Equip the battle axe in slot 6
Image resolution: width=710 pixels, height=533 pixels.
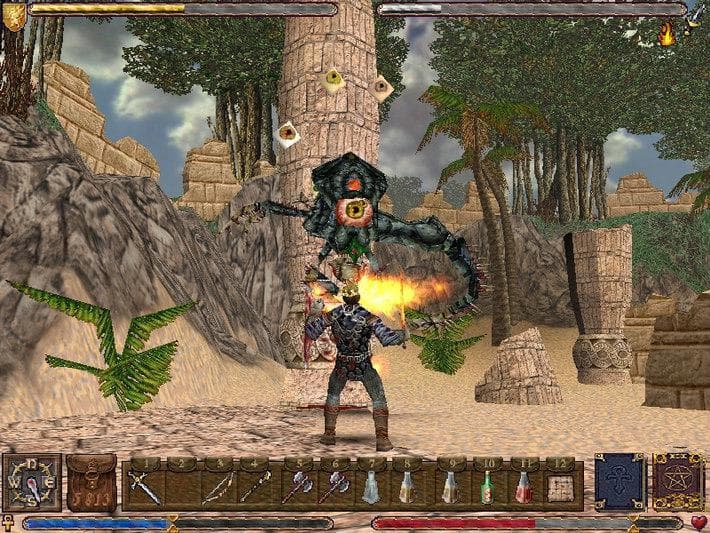point(333,487)
